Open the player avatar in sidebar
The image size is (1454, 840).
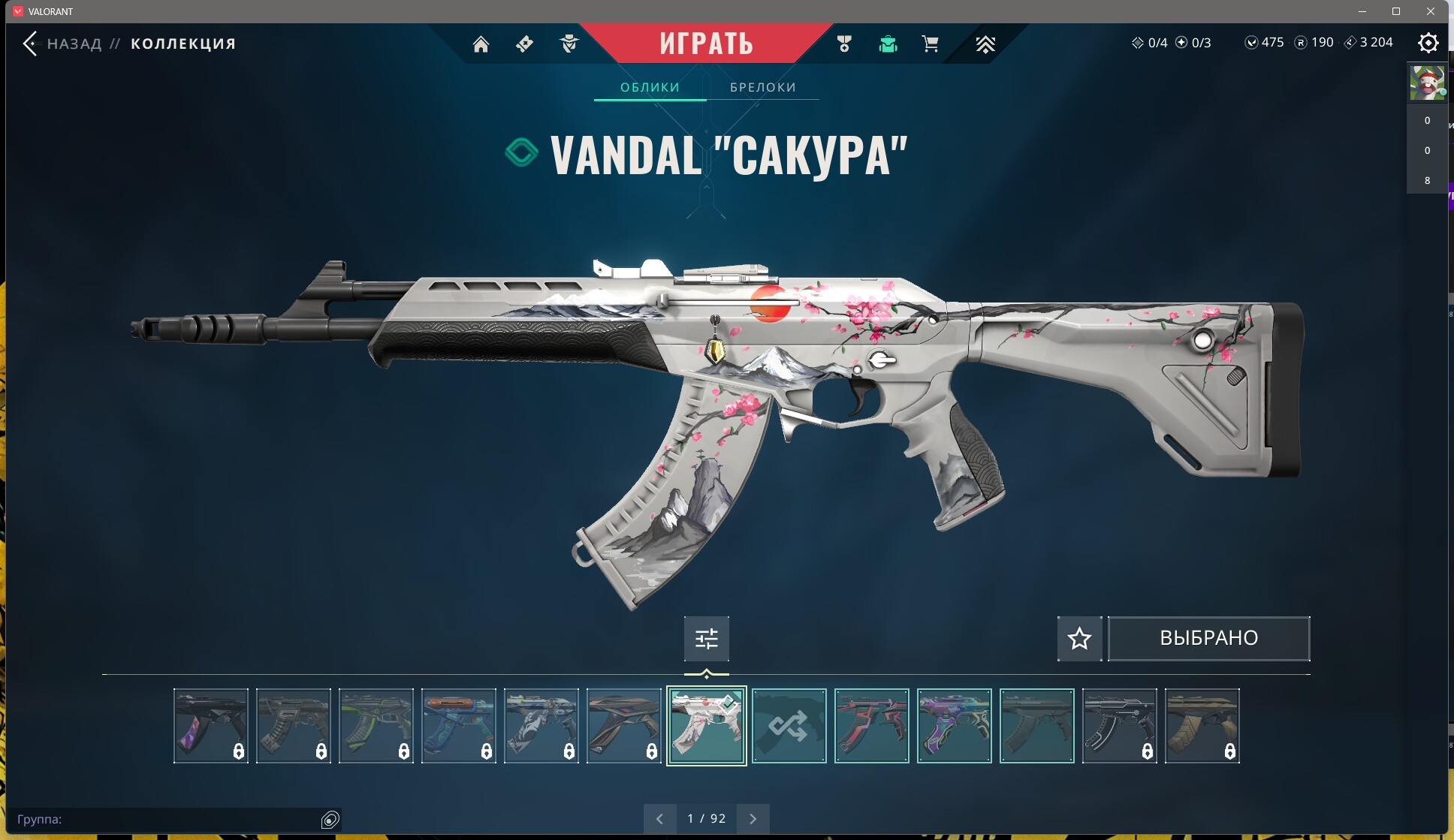pyautogui.click(x=1426, y=83)
